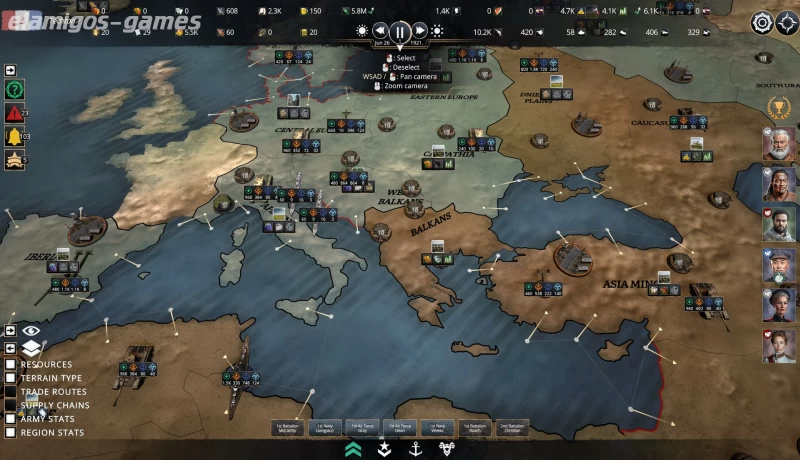The height and width of the screenshot is (460, 800).
Task: Open the yellow bell notifications
Action: point(15,136)
